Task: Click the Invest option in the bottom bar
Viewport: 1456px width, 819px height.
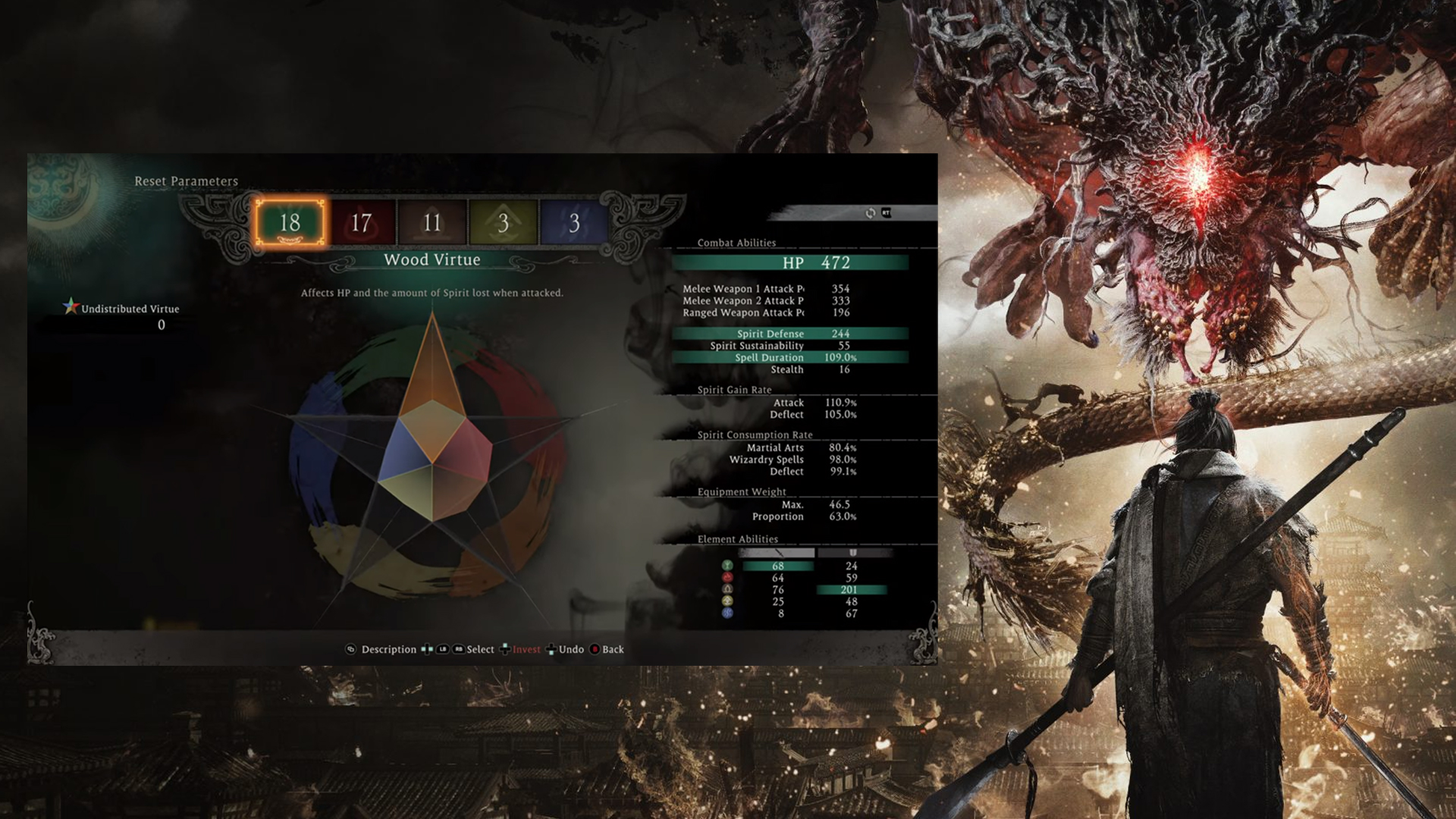Action: tap(526, 650)
